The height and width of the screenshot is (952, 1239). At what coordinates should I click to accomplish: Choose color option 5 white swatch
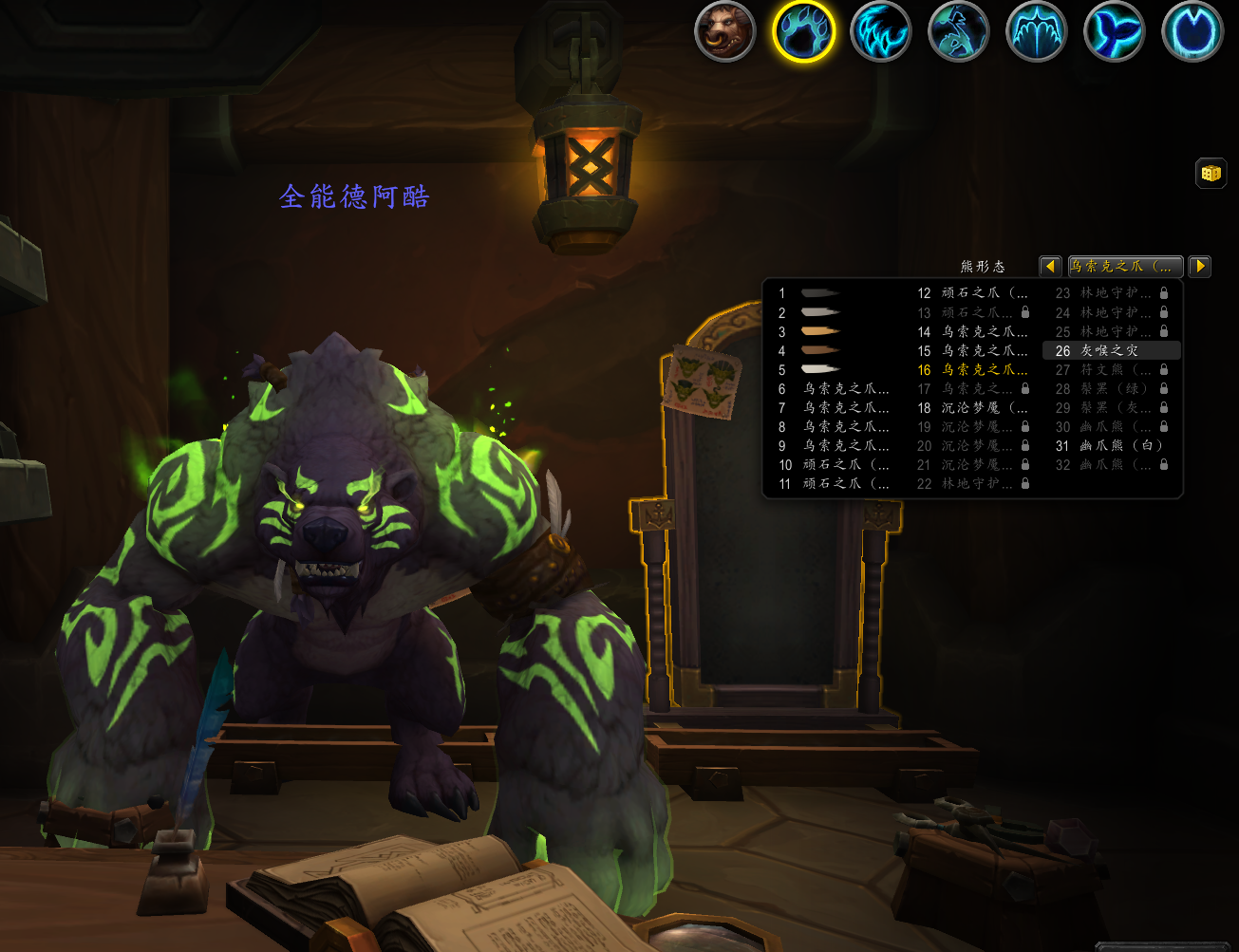tap(820, 369)
